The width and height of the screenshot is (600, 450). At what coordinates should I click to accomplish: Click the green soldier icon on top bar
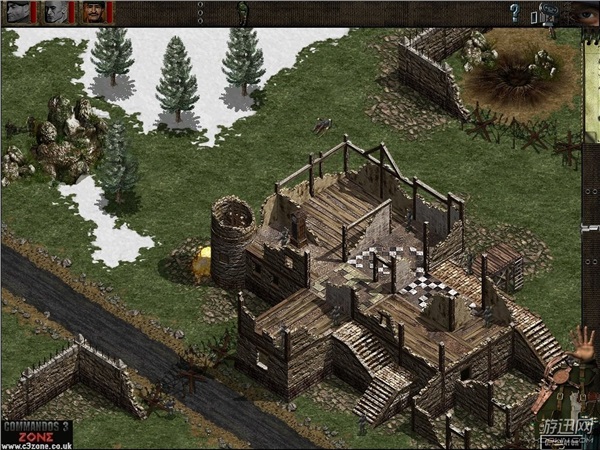(x=242, y=11)
